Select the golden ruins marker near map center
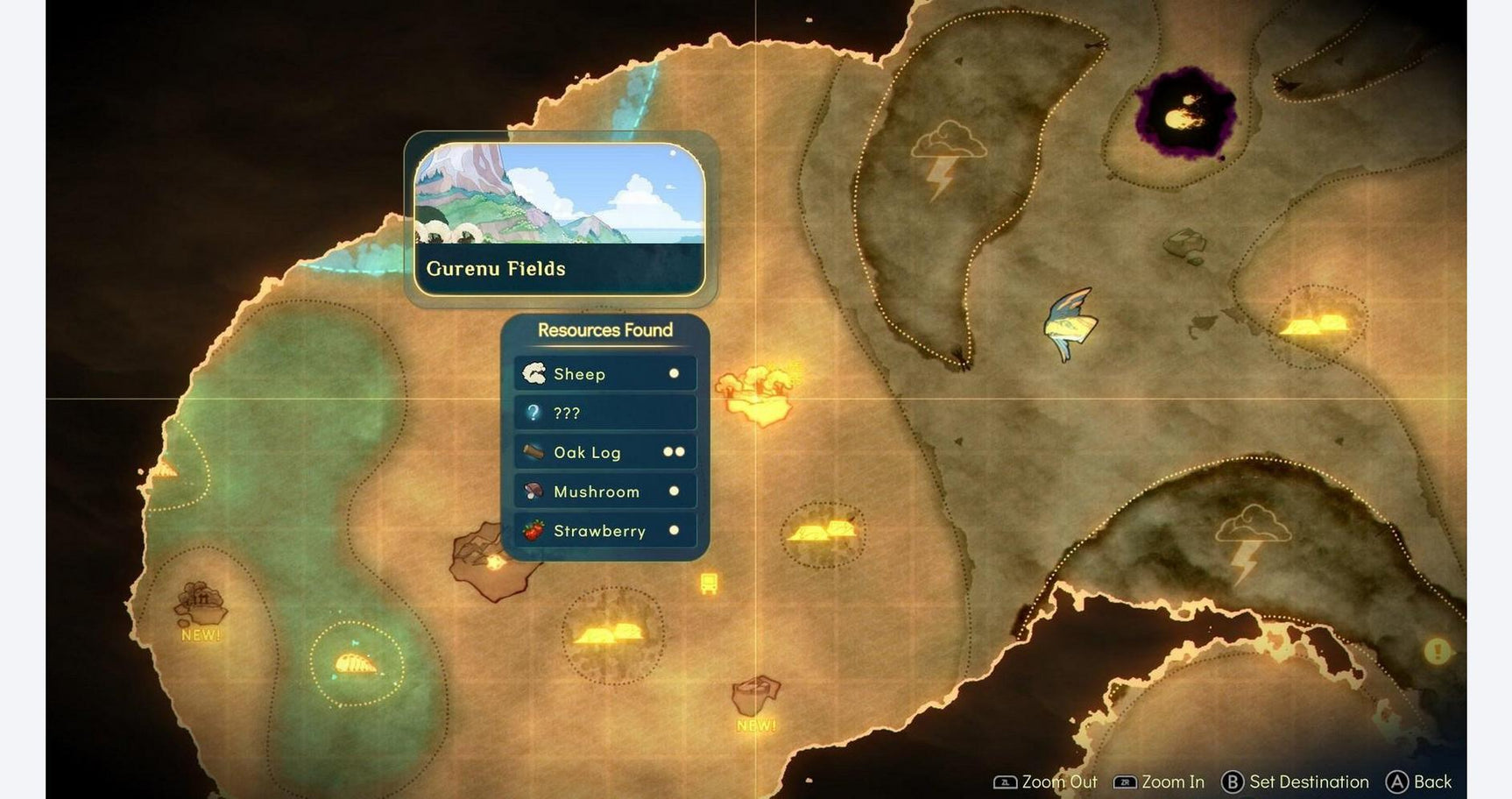The width and height of the screenshot is (1512, 799). coord(821,534)
